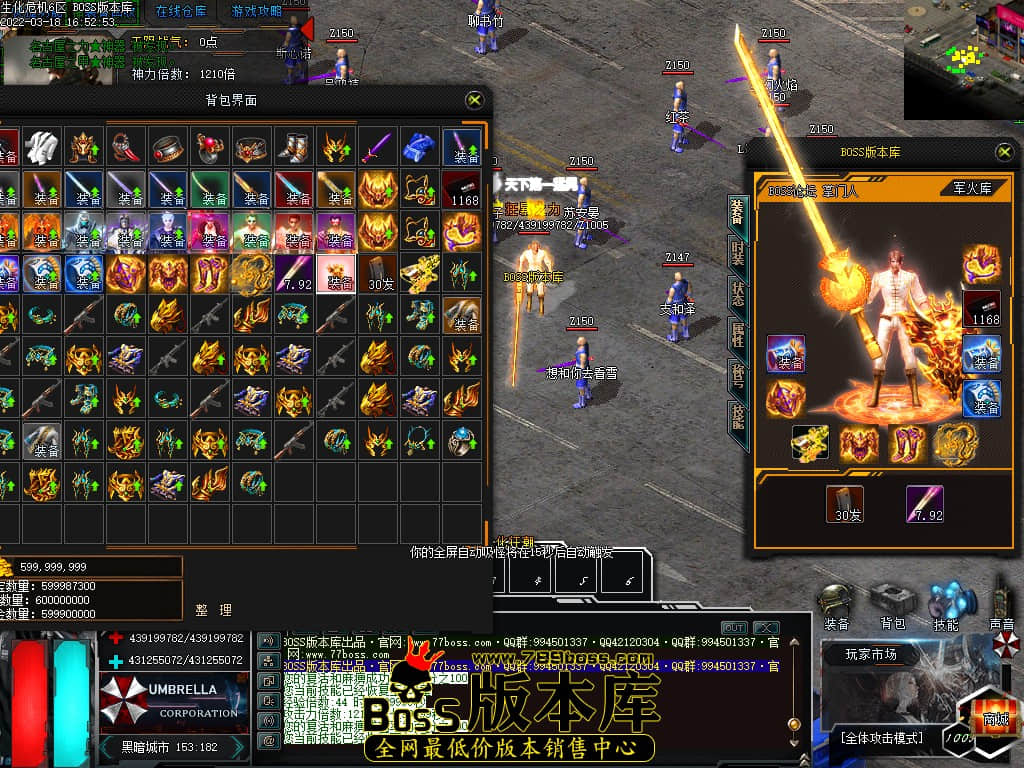Close the 背包界面 backpack window
The width and height of the screenshot is (1024, 768).
pos(475,100)
